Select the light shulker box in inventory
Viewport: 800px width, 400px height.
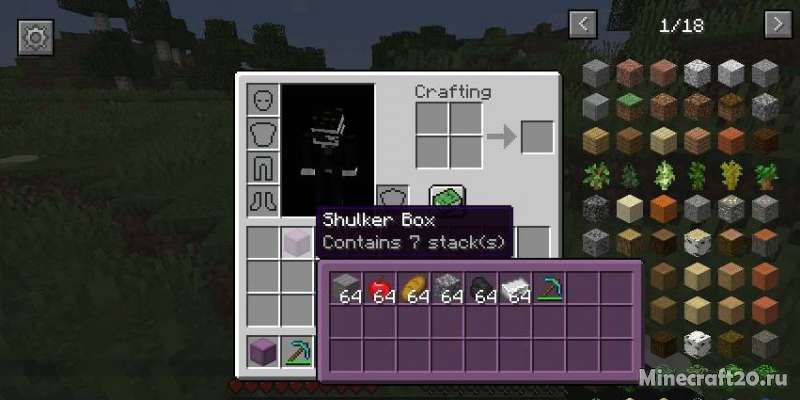click(x=296, y=242)
